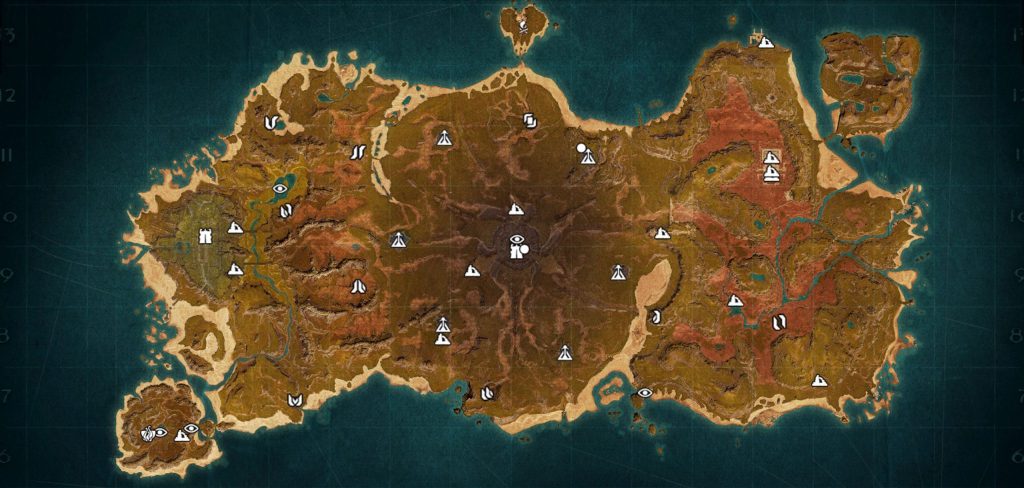Select the cave marker in the red eastern region
1024x488 pixels.
(x=779, y=323)
